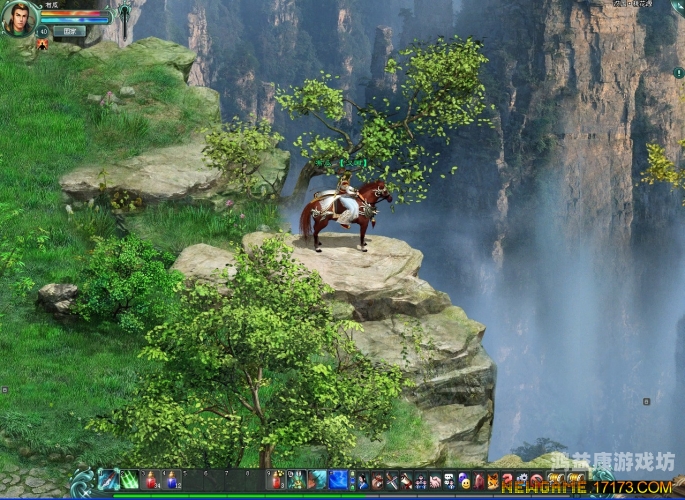The width and height of the screenshot is (685, 500).
Task: Open the crossed swords menu icon
Action: [x=392, y=481]
